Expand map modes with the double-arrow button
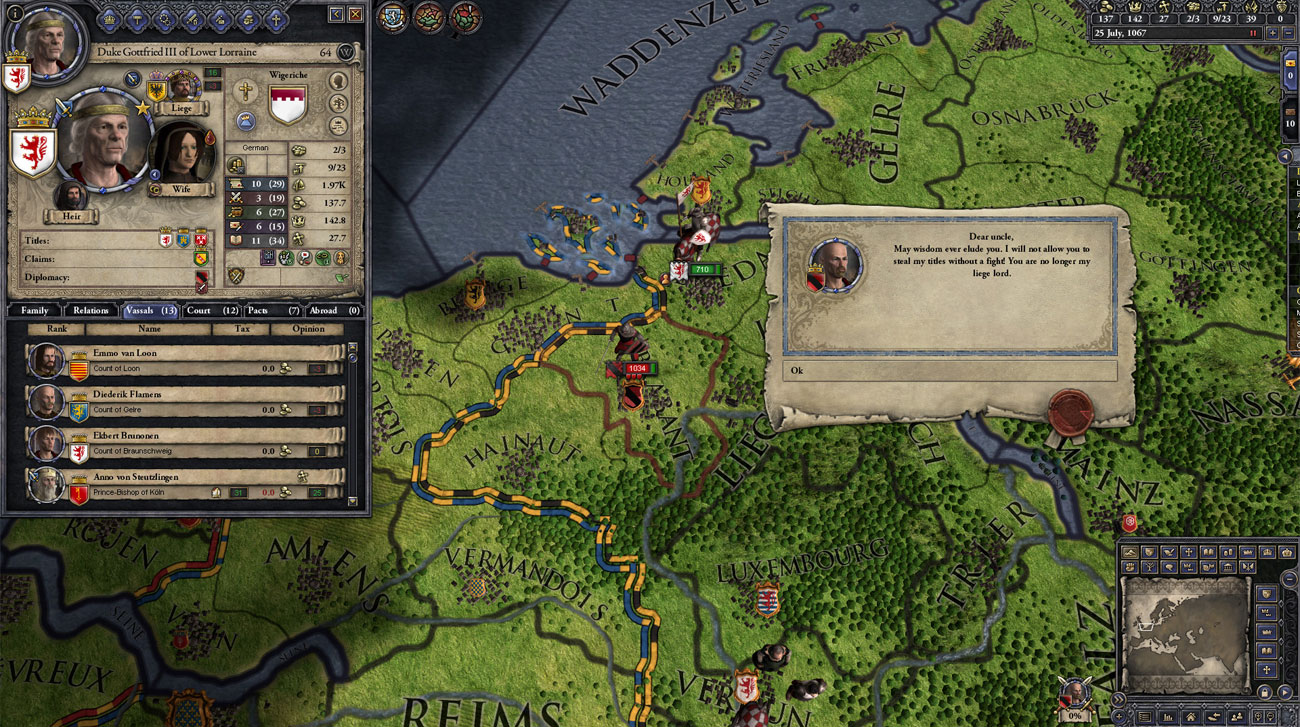 tap(1119, 699)
